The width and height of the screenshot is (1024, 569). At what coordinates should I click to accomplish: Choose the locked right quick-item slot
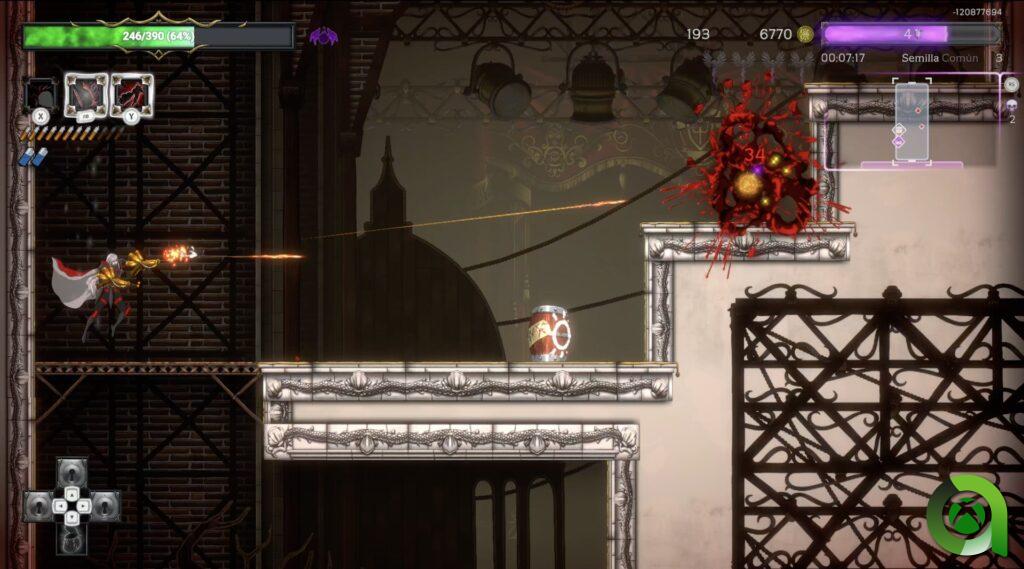[104, 505]
